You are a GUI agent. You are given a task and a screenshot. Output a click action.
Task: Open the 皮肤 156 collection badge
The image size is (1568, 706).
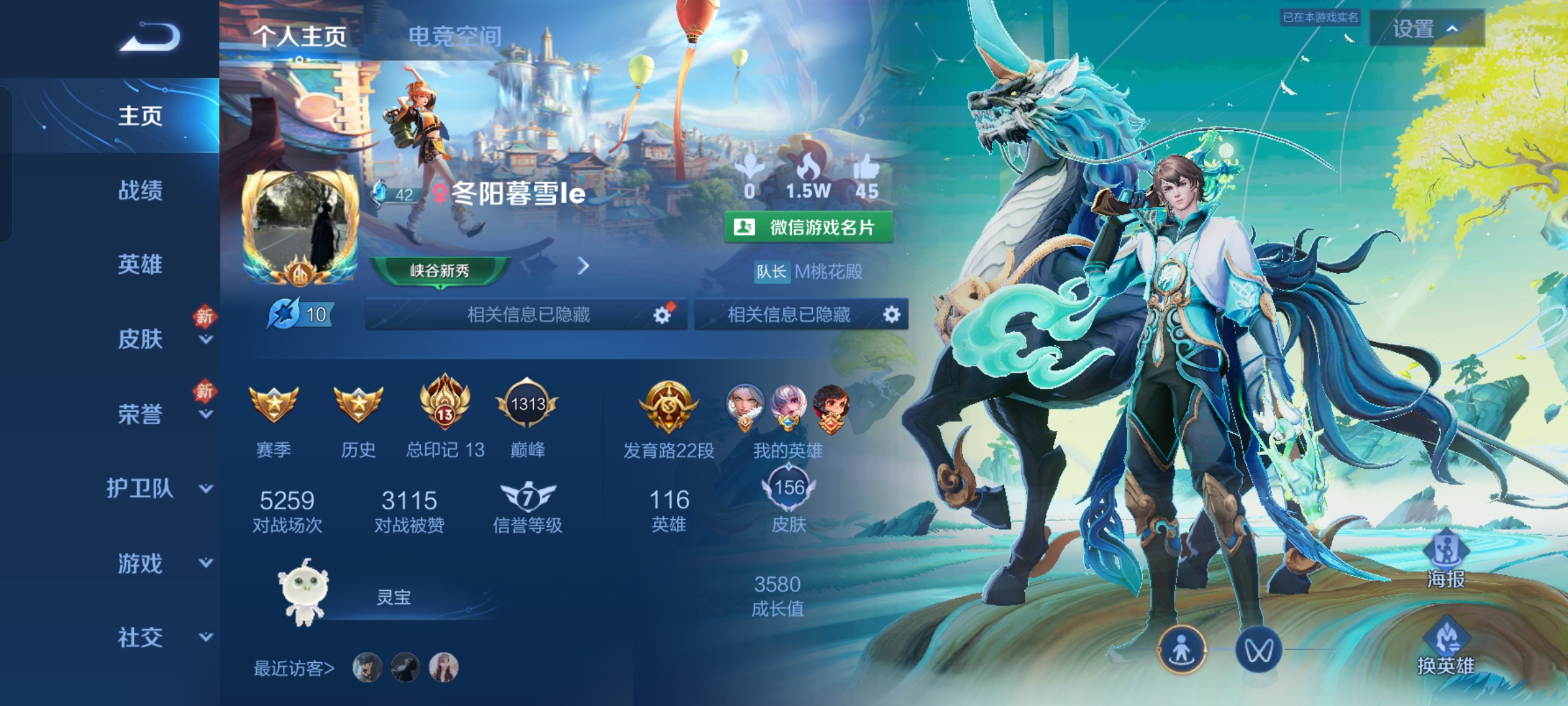[x=789, y=489]
